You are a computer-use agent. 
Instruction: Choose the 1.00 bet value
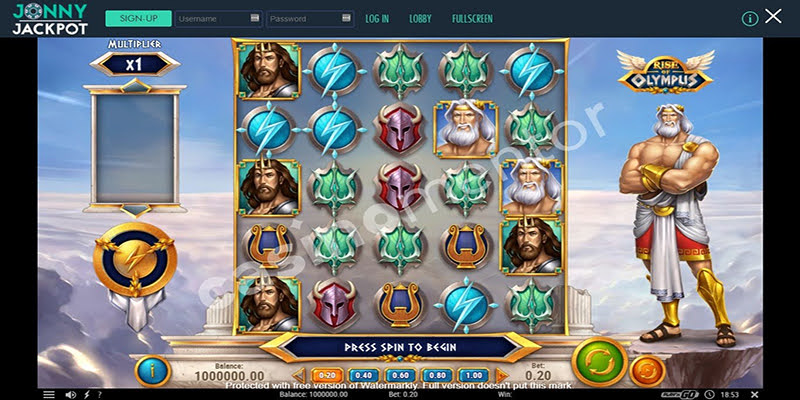click(x=471, y=376)
